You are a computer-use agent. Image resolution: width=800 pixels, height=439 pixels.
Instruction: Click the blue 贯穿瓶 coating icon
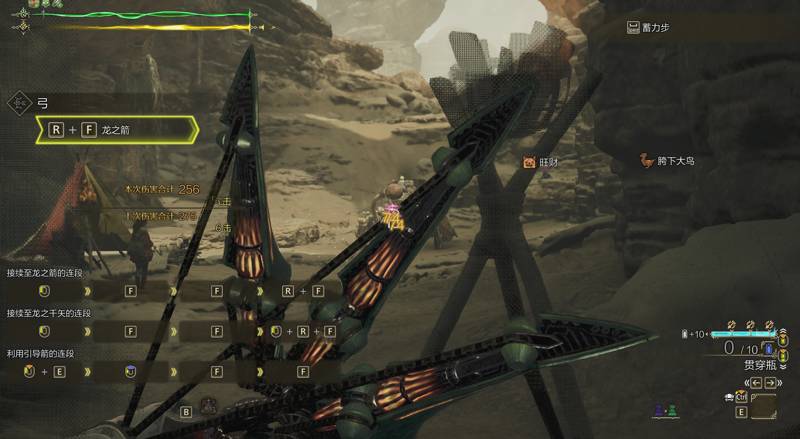(x=769, y=349)
